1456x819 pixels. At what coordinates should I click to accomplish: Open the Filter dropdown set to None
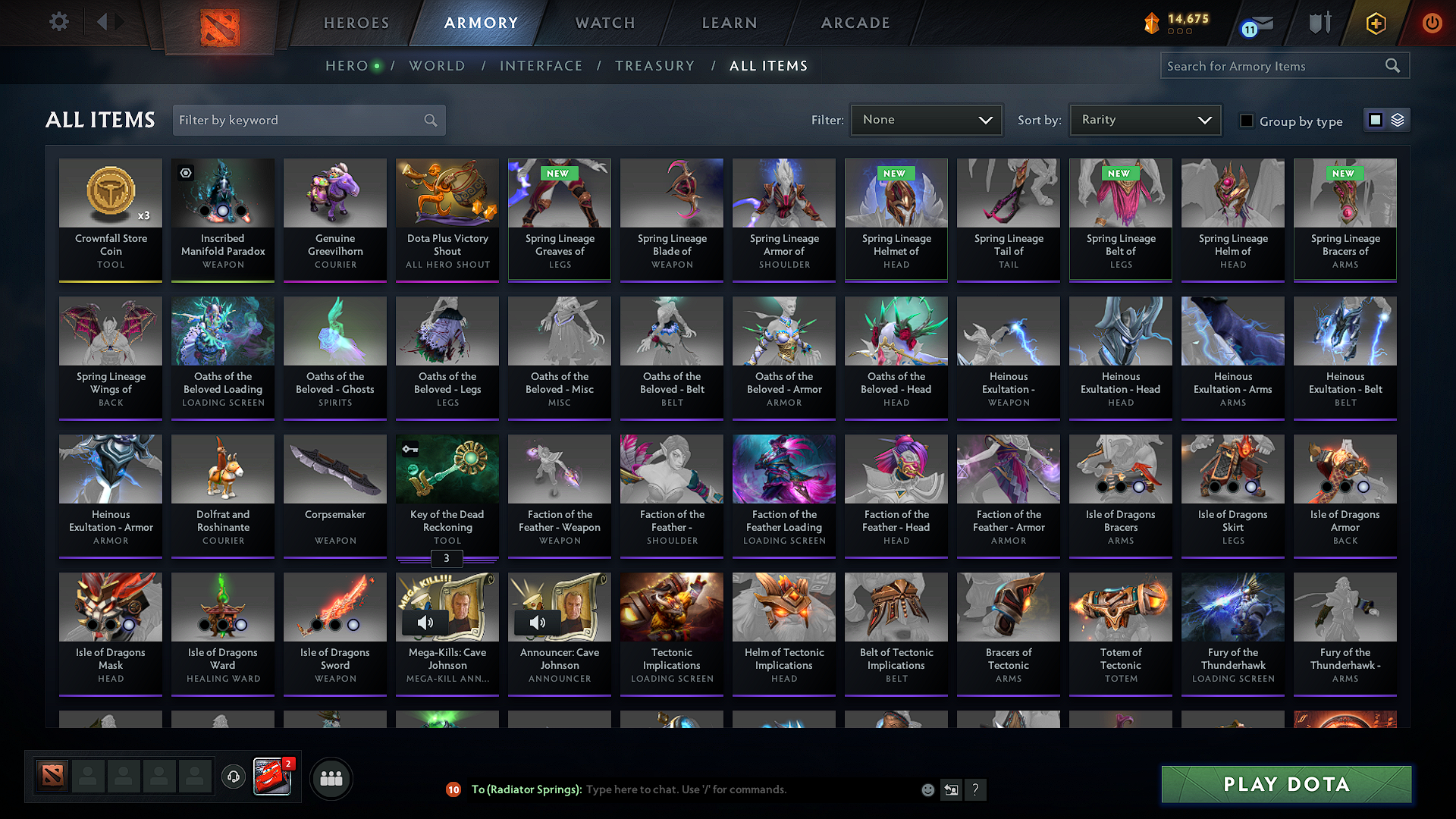click(926, 120)
